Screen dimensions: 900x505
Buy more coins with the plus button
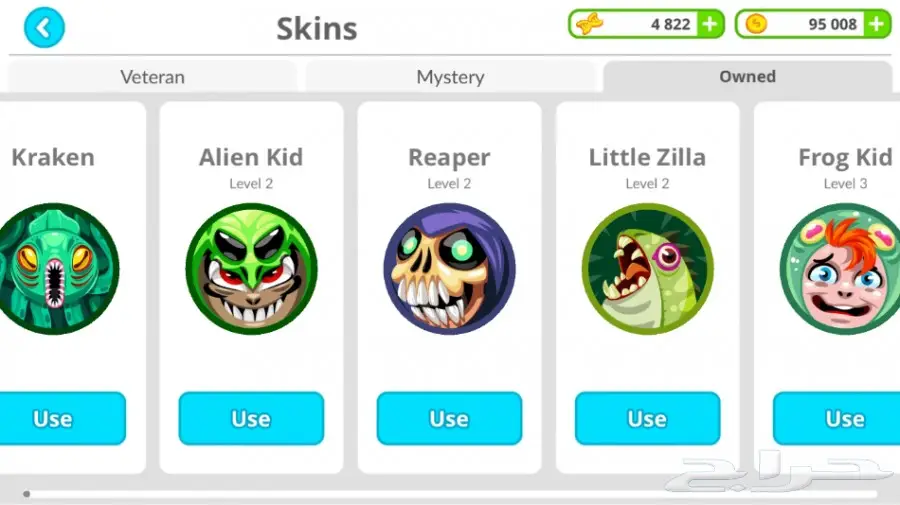pyautogui.click(x=876, y=24)
